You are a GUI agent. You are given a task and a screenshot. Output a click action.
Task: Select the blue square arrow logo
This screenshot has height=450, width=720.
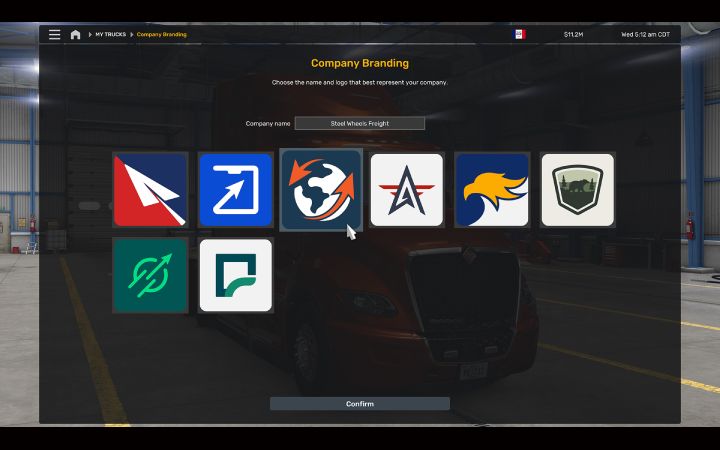(235, 190)
